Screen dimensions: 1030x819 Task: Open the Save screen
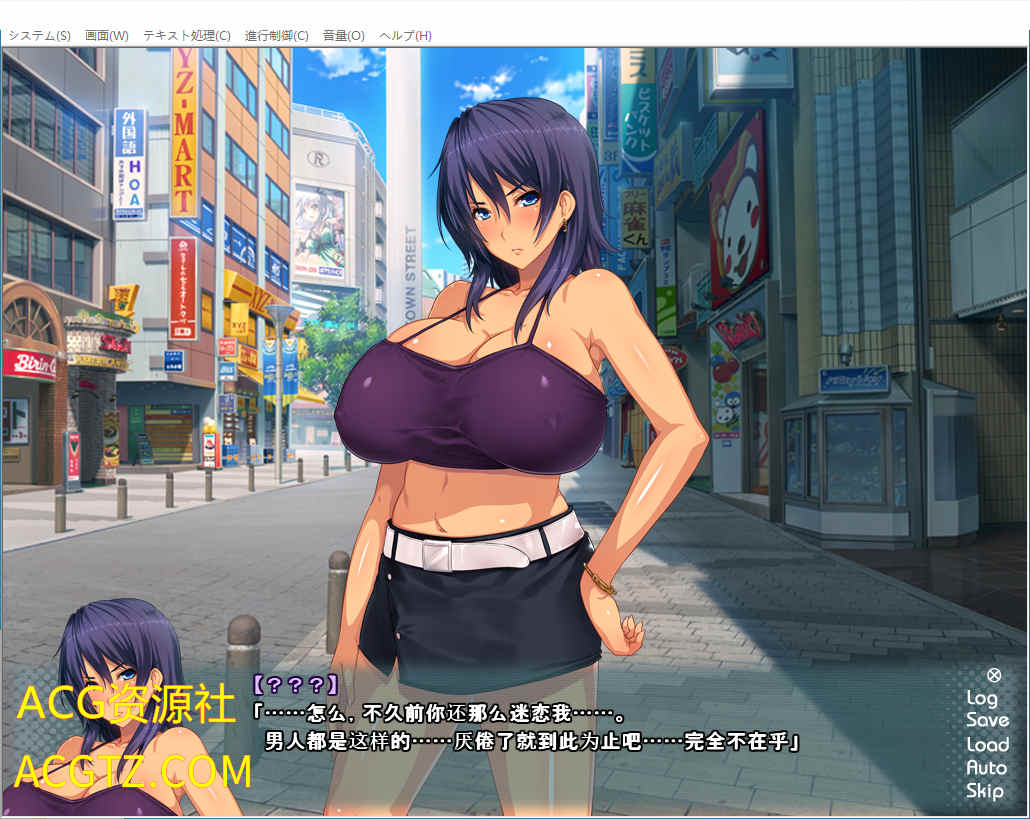[x=987, y=720]
